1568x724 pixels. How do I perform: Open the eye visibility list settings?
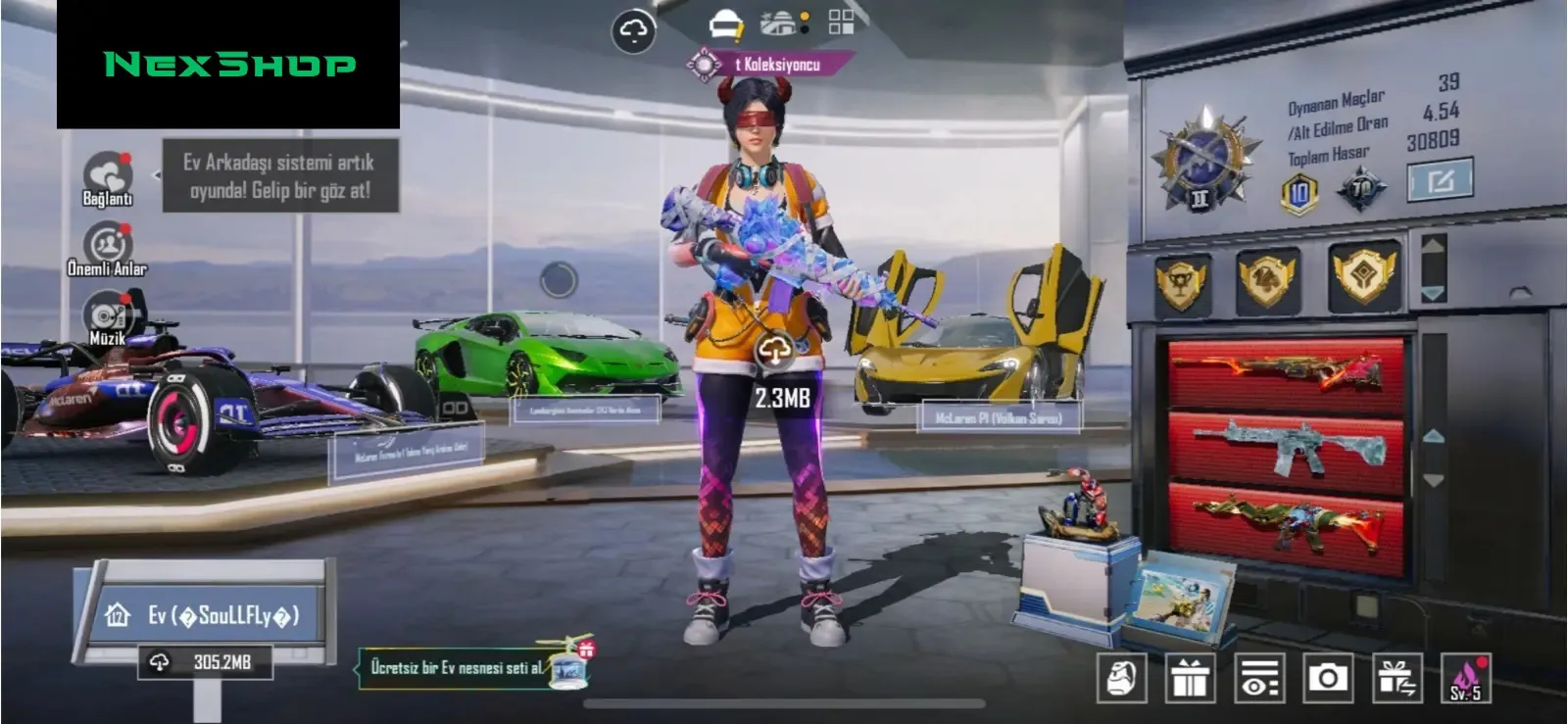point(1258,677)
